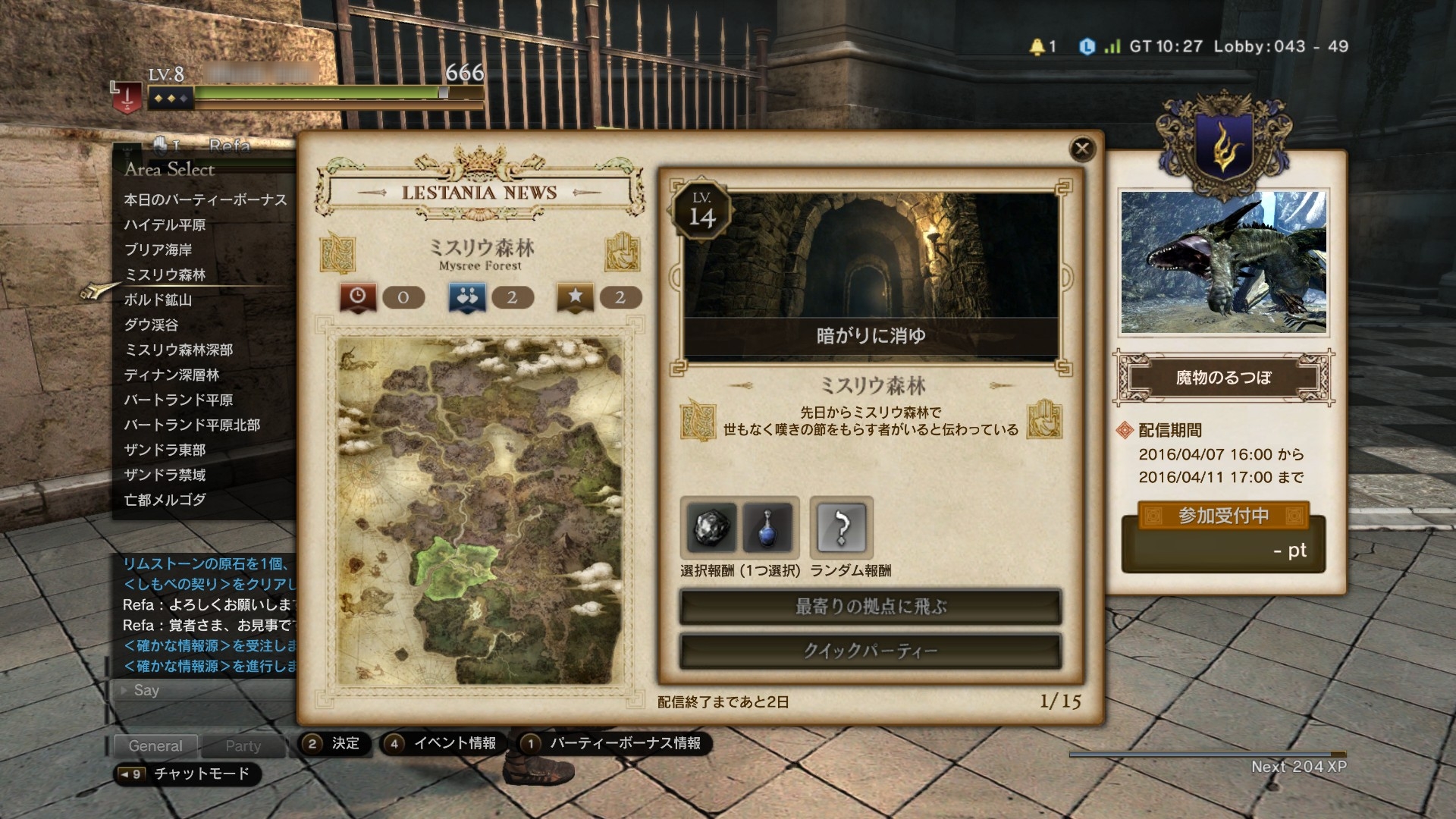The width and height of the screenshot is (1456, 819).
Task: Choose ミスリウ森林深部 area
Action: coord(178,350)
